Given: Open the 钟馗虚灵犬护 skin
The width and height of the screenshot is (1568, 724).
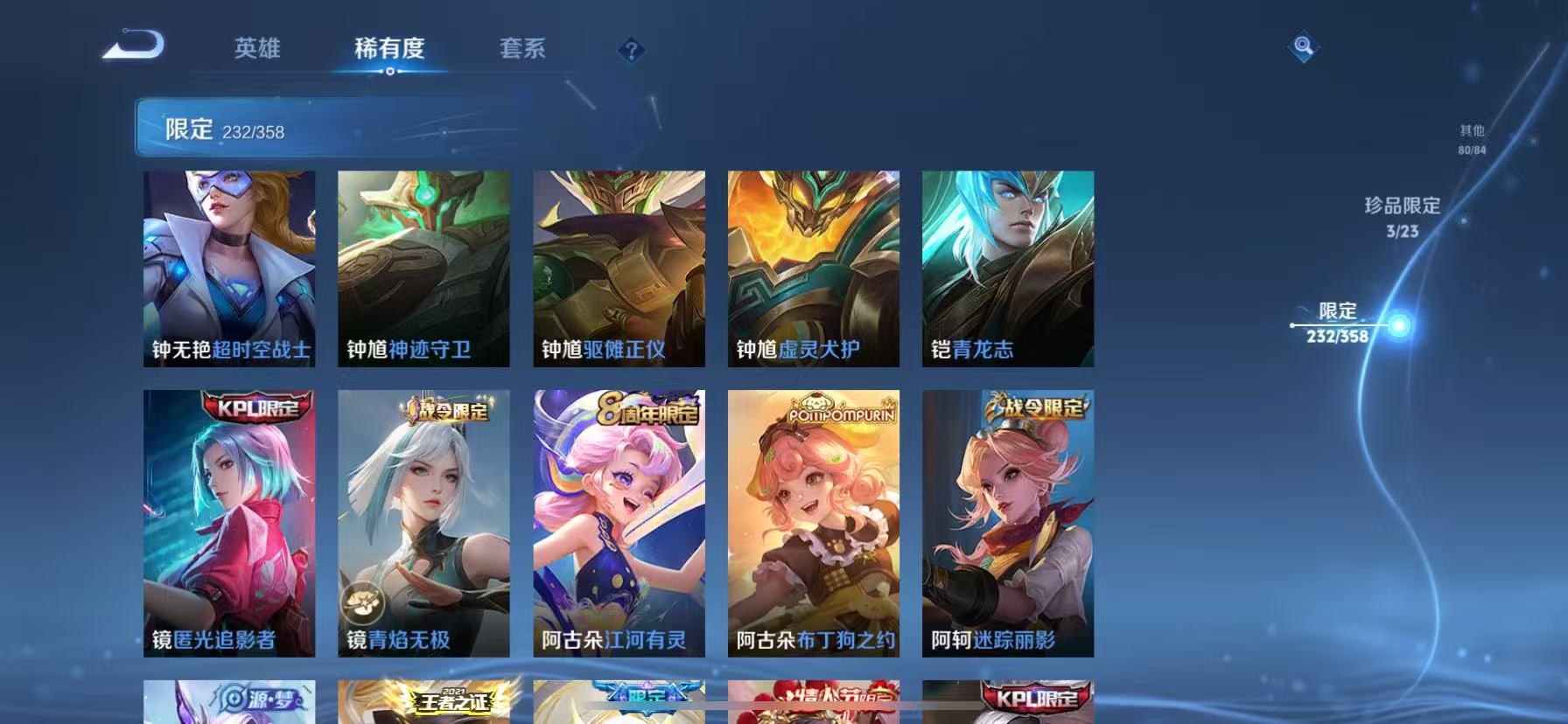Looking at the screenshot, I should 813,267.
